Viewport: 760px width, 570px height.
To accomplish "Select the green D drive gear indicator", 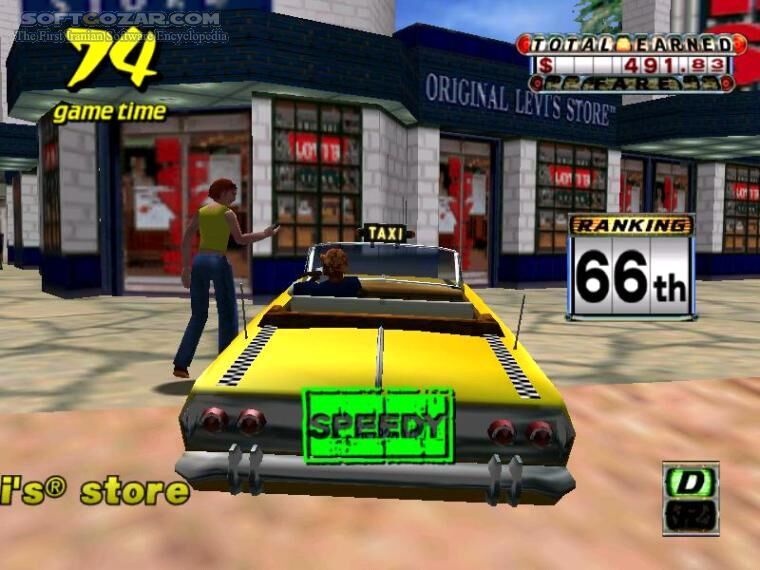I will (691, 482).
